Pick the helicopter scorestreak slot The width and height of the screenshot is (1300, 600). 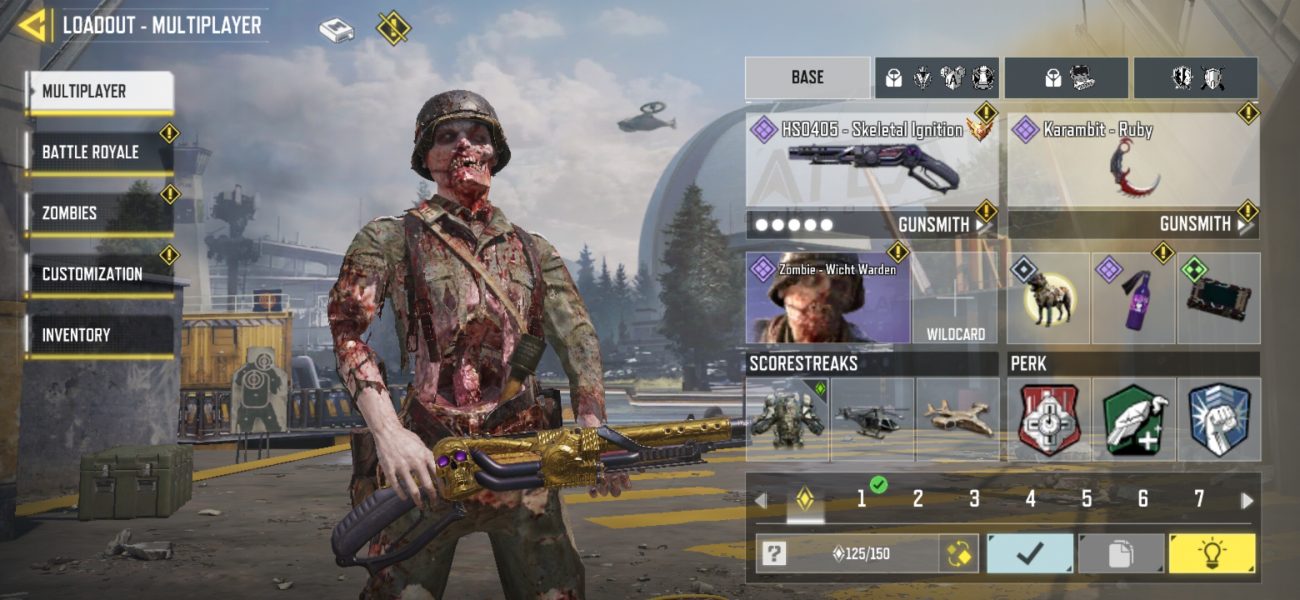[872, 419]
